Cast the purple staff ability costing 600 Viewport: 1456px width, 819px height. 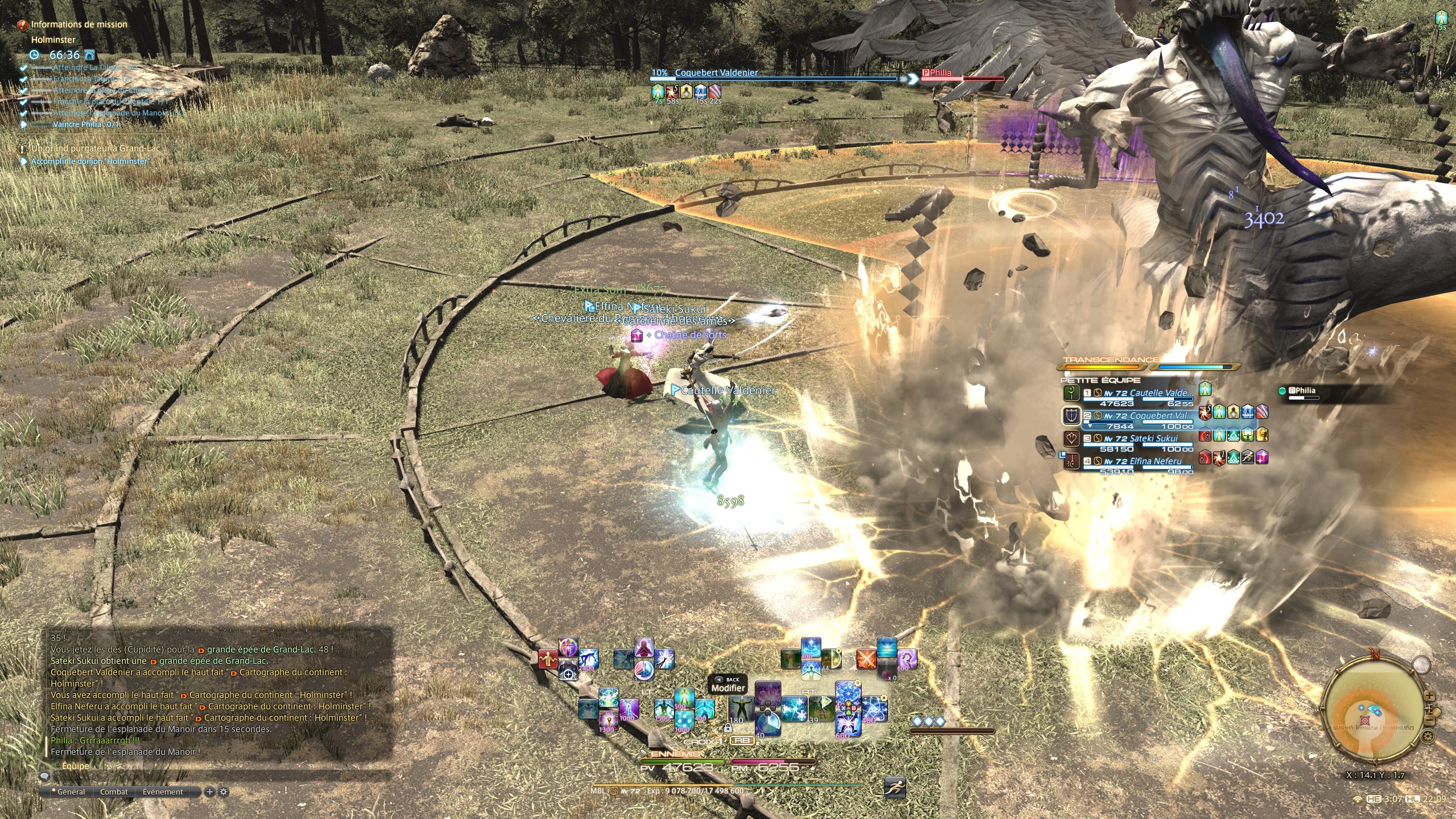point(907,660)
